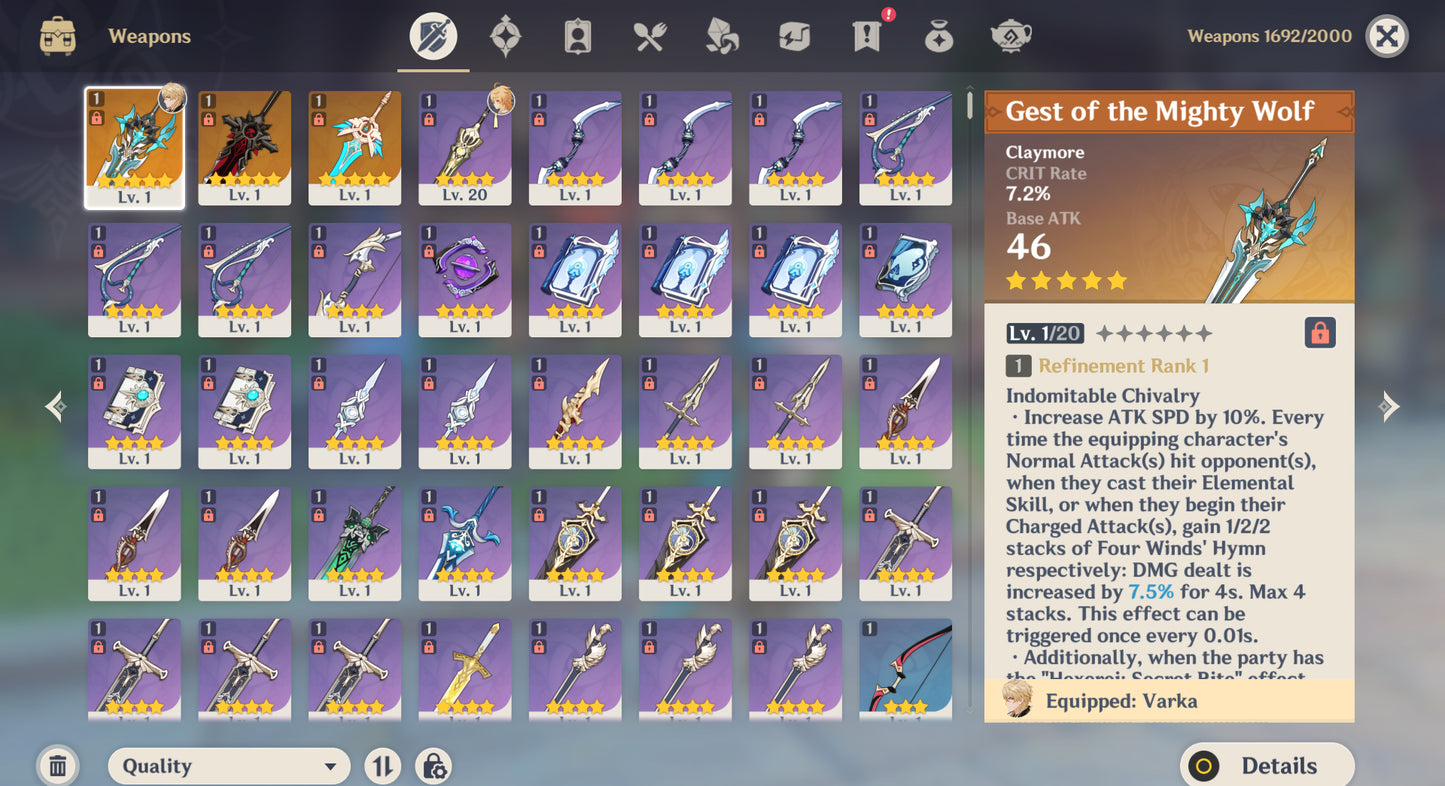The width and height of the screenshot is (1445, 786).
Task: Click the delete weapons trash icon
Action: pyautogui.click(x=57, y=765)
